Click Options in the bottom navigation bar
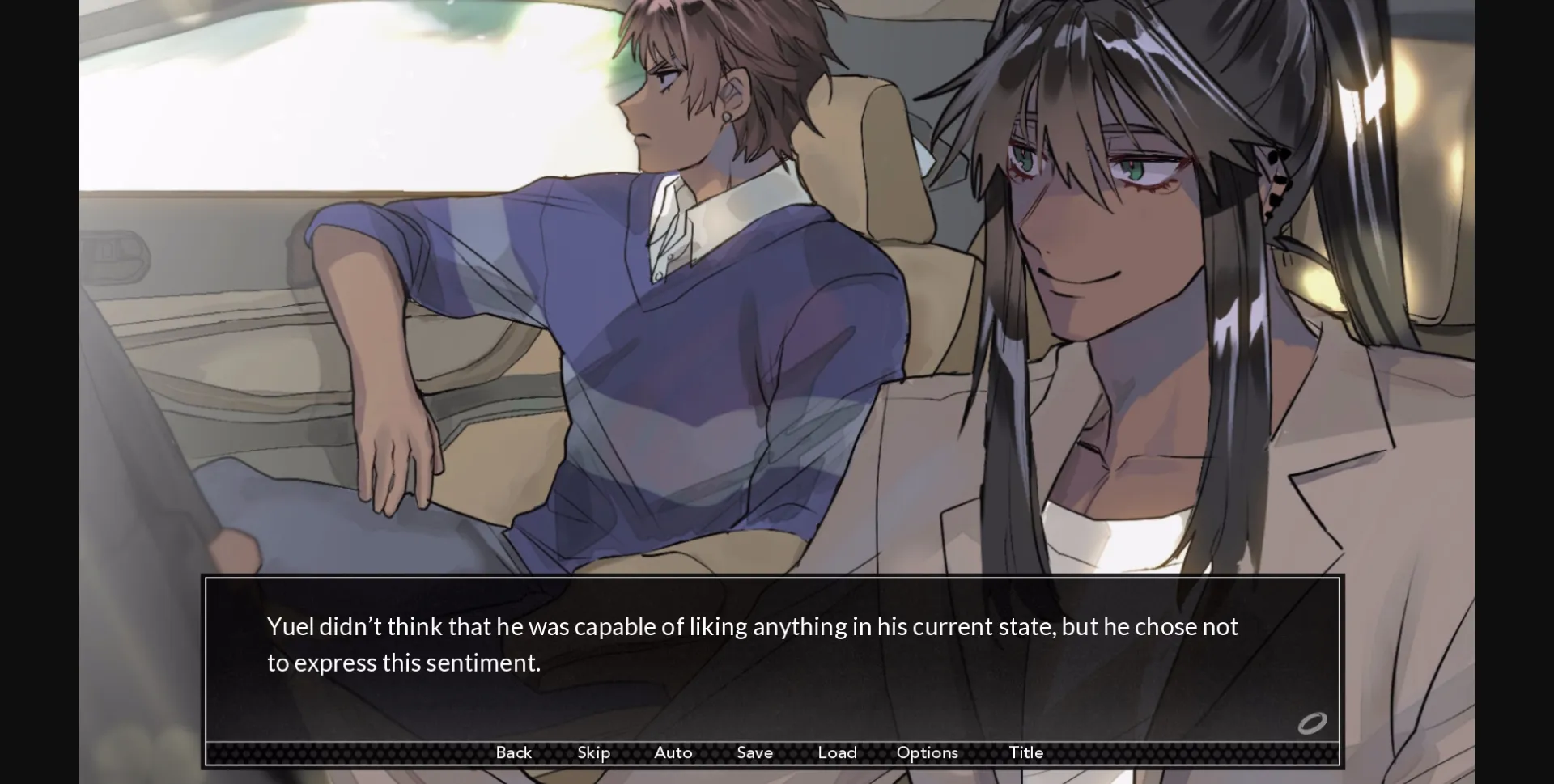 [927, 752]
